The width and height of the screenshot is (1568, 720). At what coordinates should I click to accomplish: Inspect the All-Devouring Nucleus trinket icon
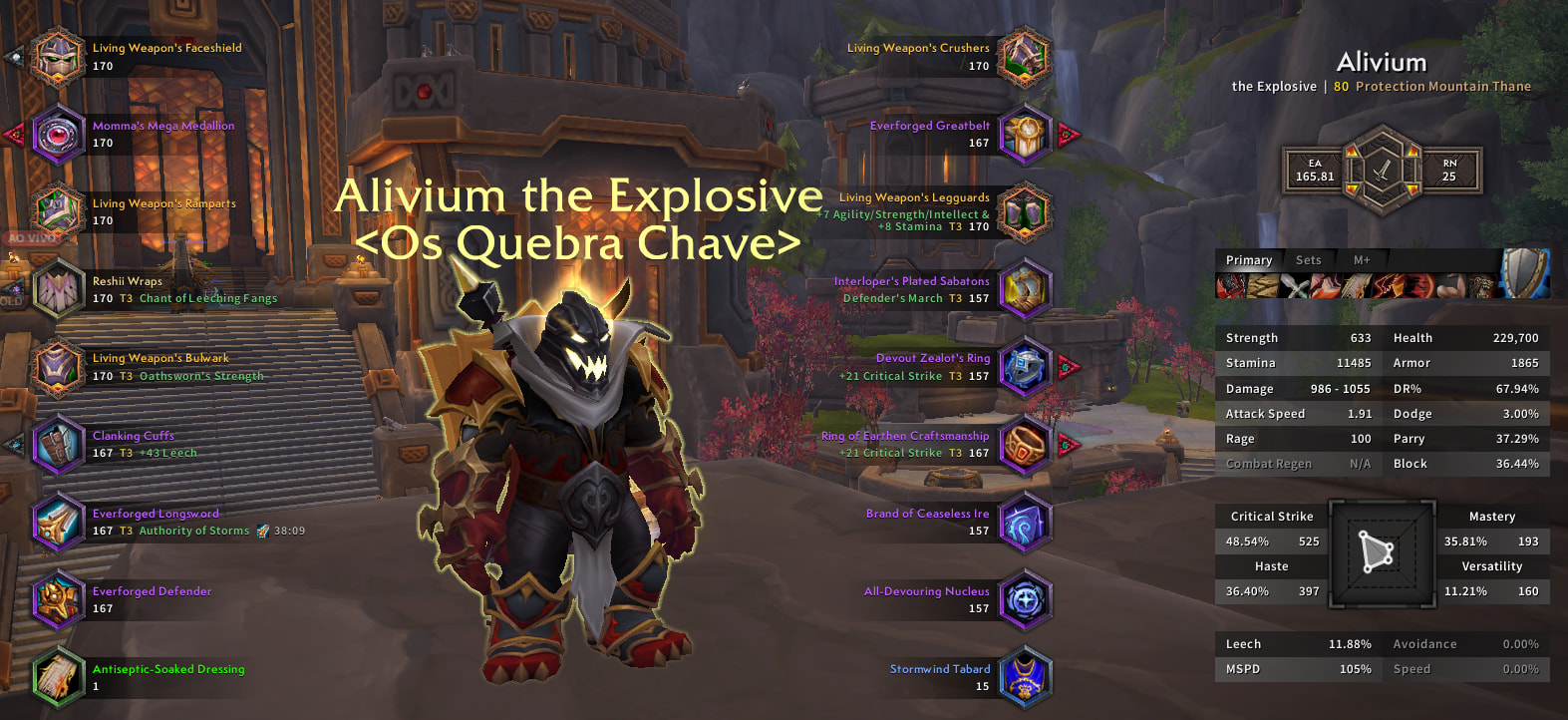tap(1024, 599)
